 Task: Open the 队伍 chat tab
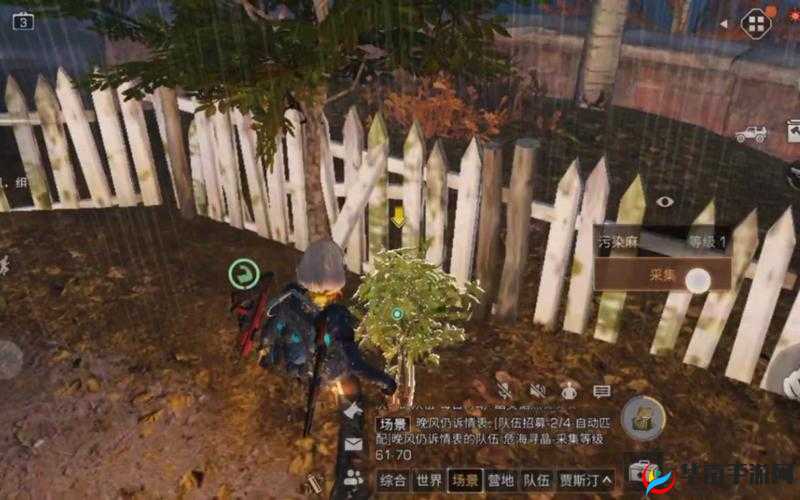click(x=537, y=479)
